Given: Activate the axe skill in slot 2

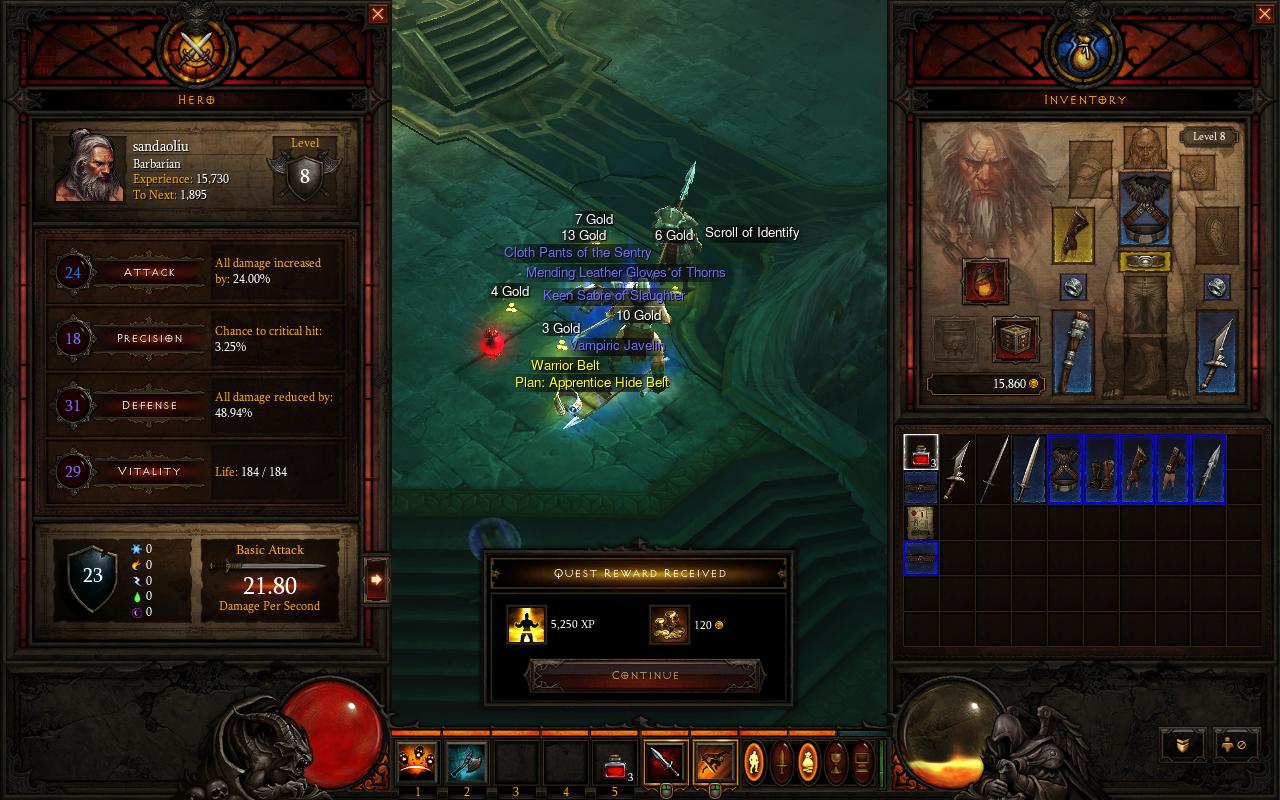Looking at the screenshot, I should point(466,762).
